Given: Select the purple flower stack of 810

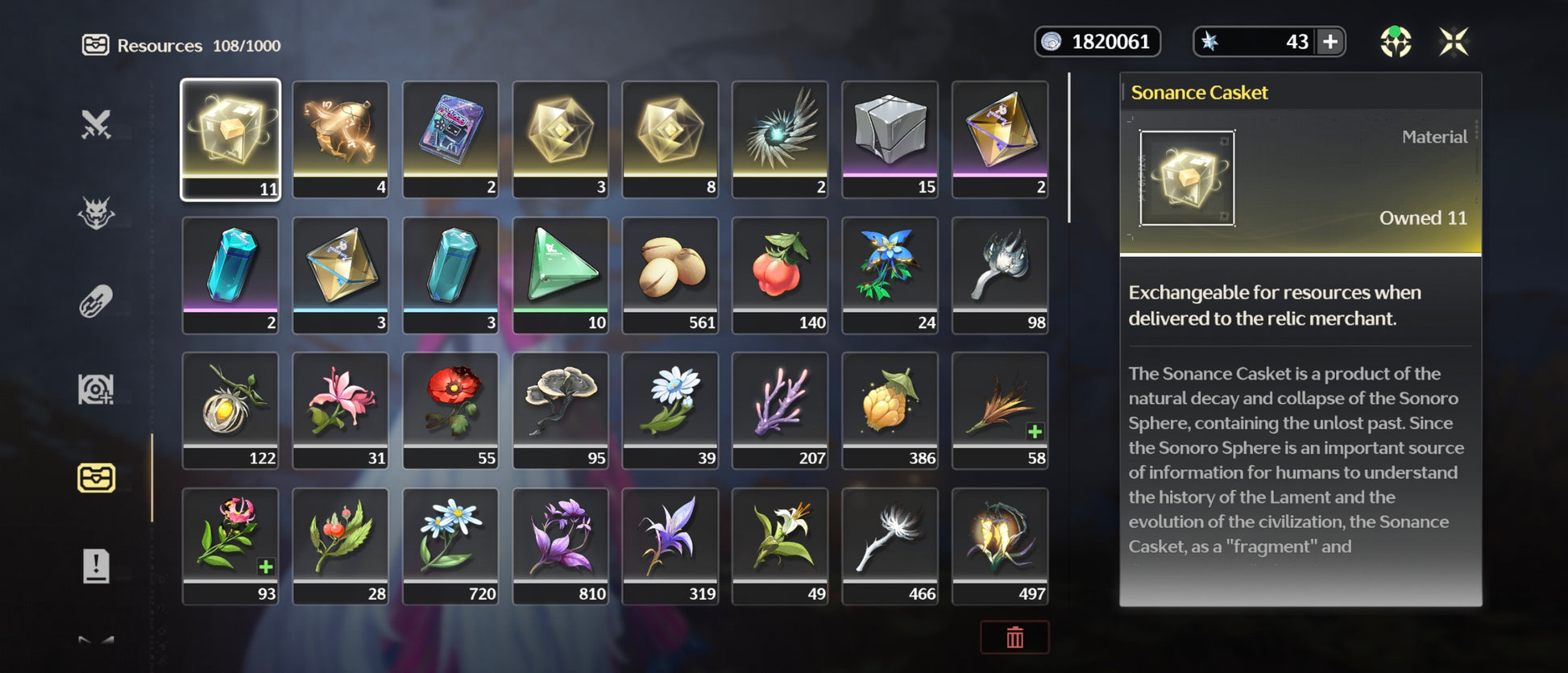Looking at the screenshot, I should pyautogui.click(x=561, y=545).
